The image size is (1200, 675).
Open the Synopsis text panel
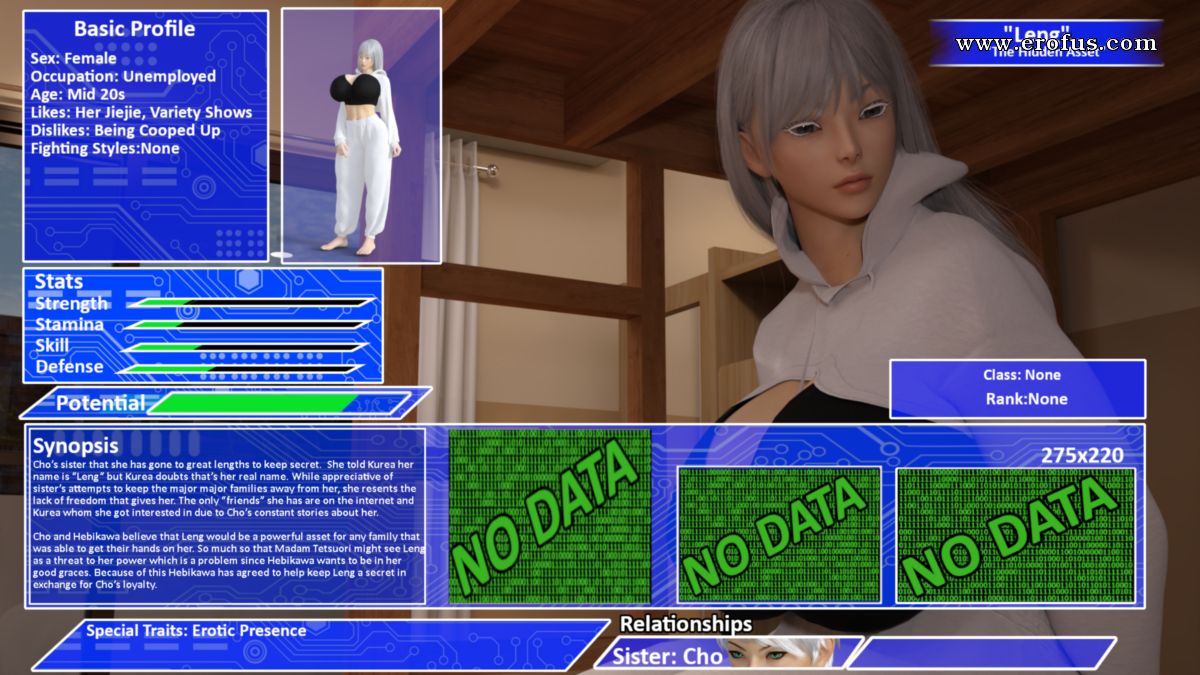pyautogui.click(x=228, y=516)
